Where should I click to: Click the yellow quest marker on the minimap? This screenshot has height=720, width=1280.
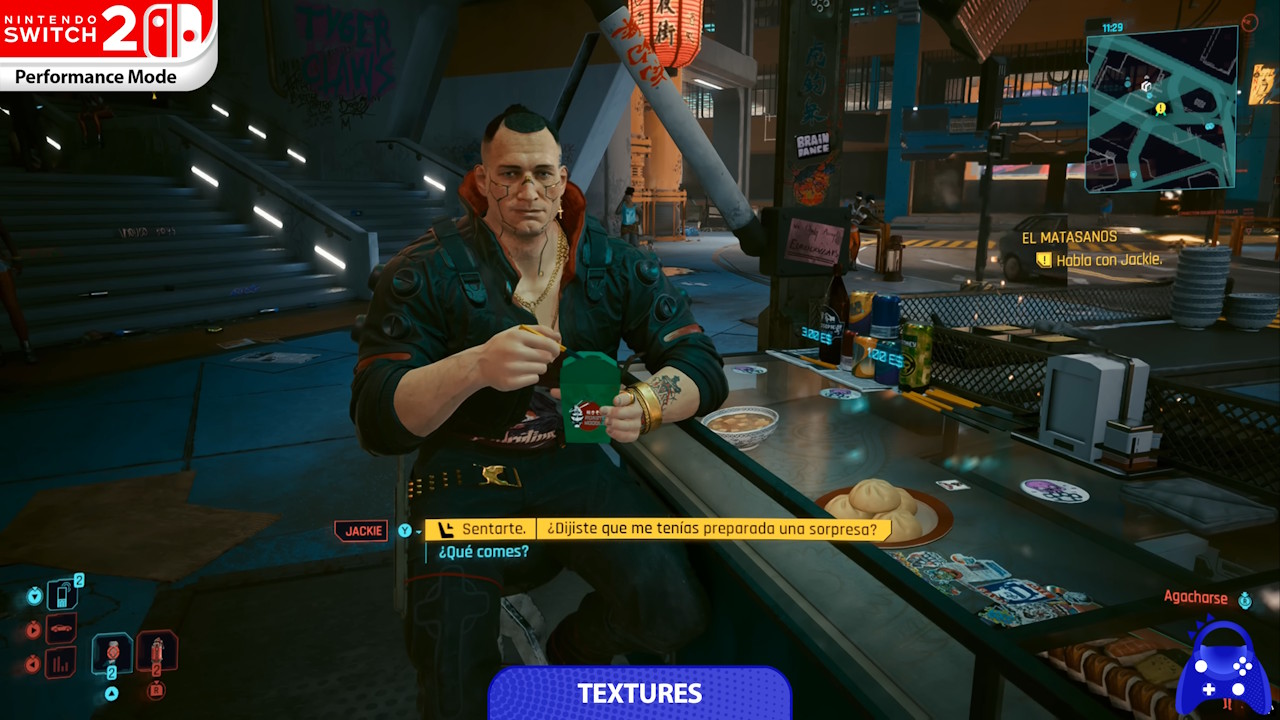click(x=1160, y=108)
